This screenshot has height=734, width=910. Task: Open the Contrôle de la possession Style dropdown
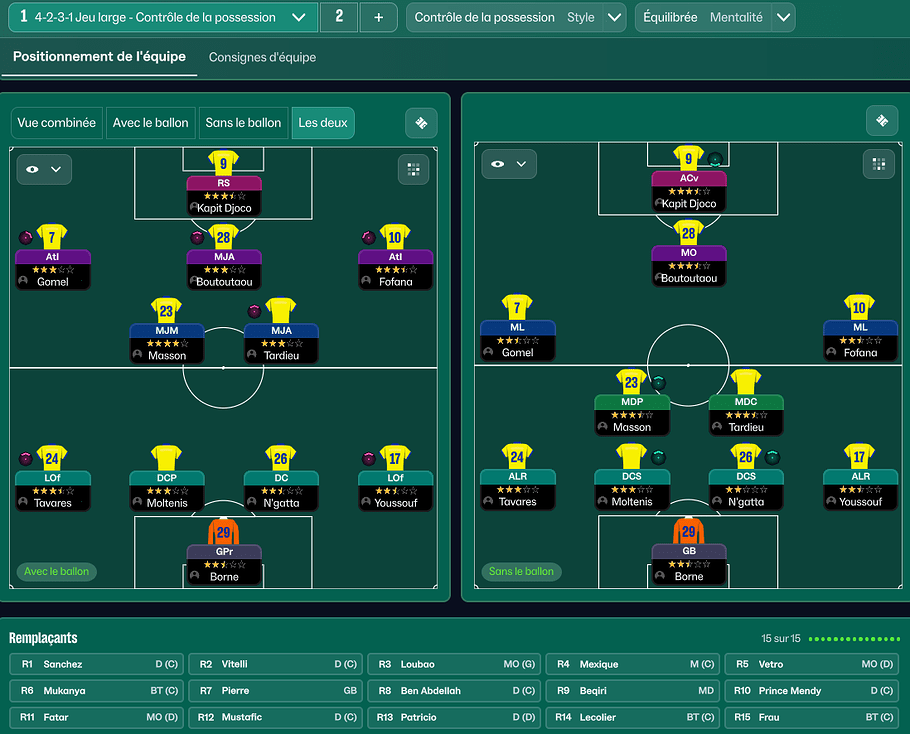[x=614, y=18]
